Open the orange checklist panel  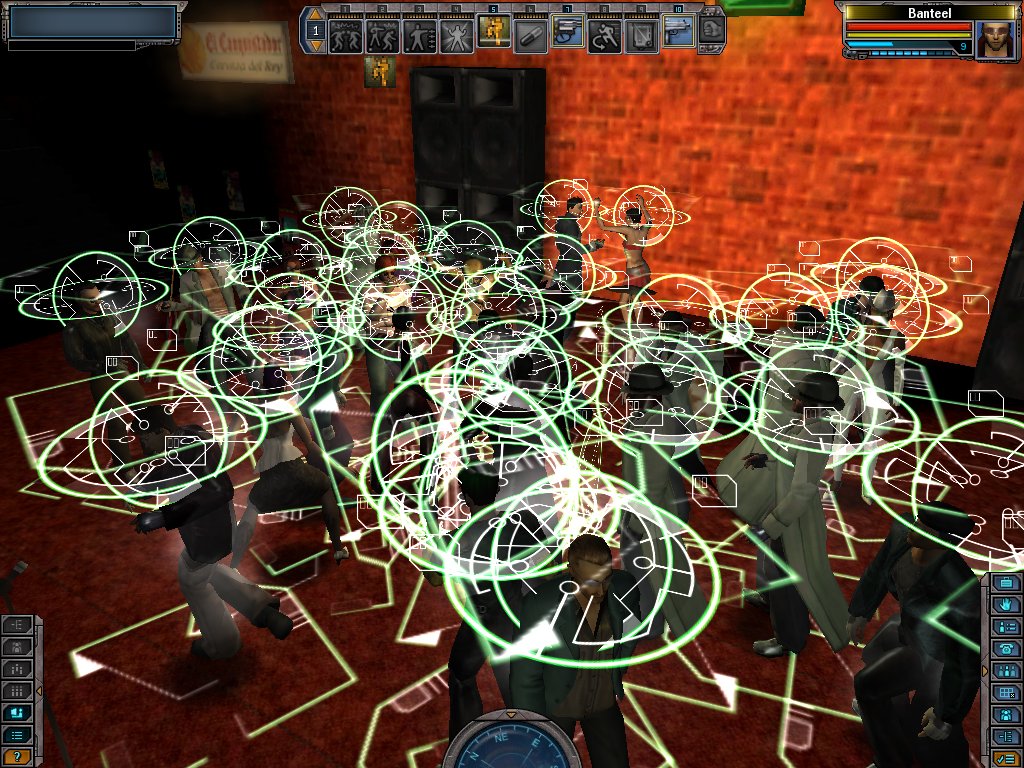[x=1006, y=758]
